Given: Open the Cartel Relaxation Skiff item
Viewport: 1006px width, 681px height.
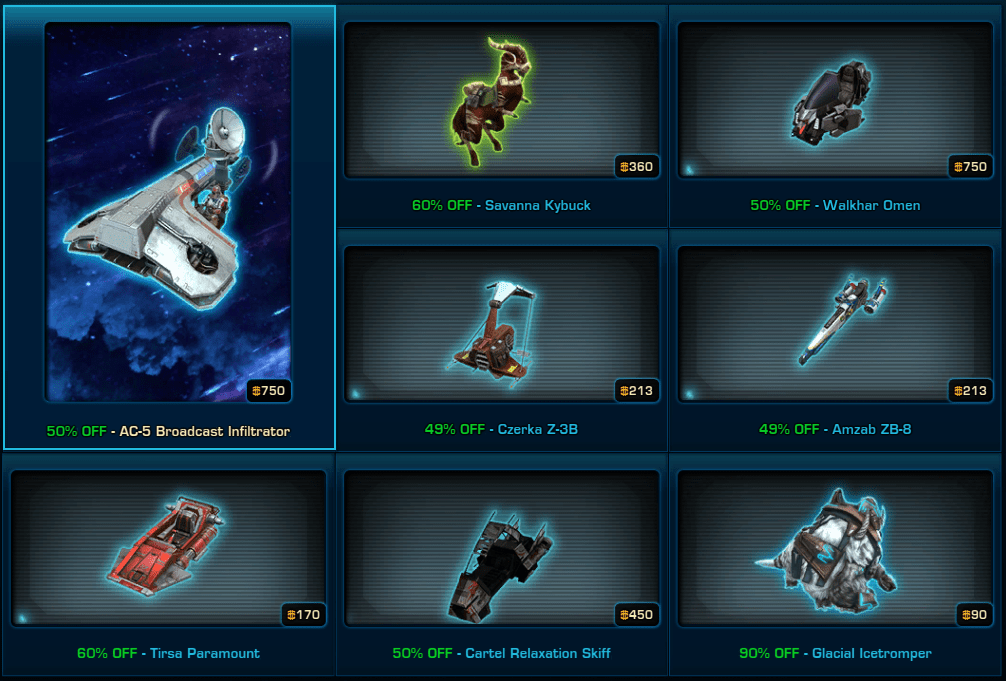Looking at the screenshot, I should coord(501,549).
